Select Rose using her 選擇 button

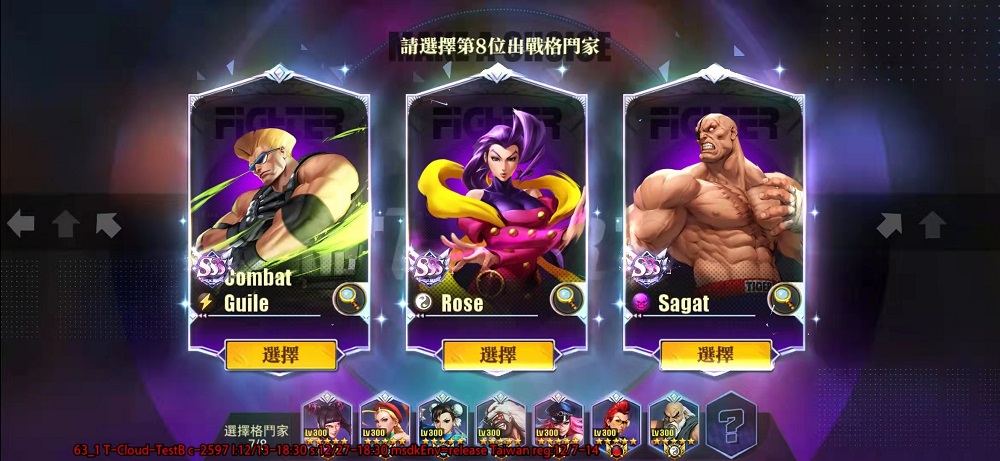[498, 354]
